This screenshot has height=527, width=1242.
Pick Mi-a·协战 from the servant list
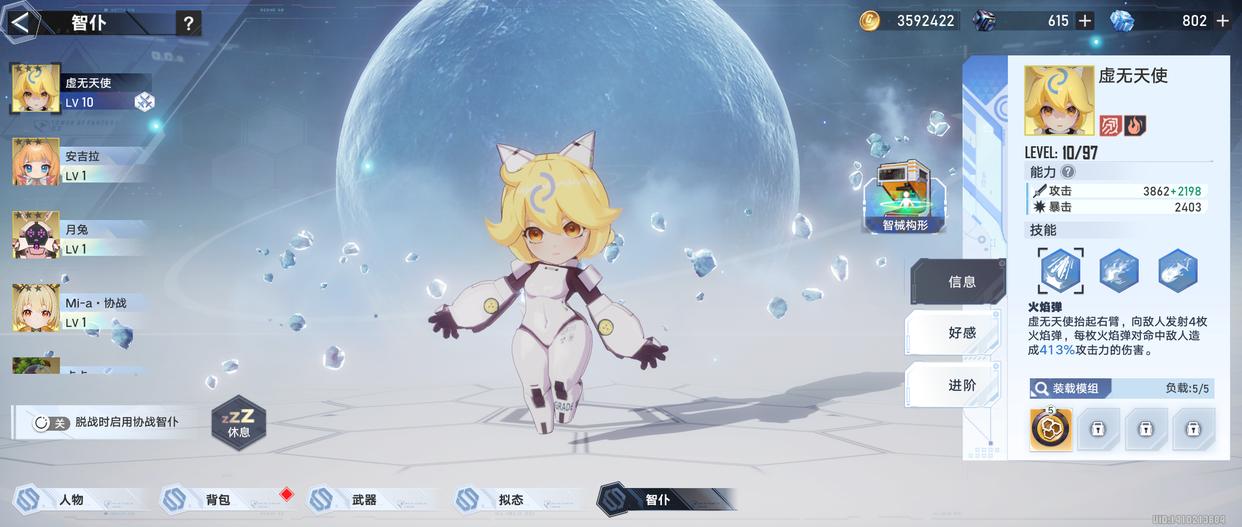point(78,309)
